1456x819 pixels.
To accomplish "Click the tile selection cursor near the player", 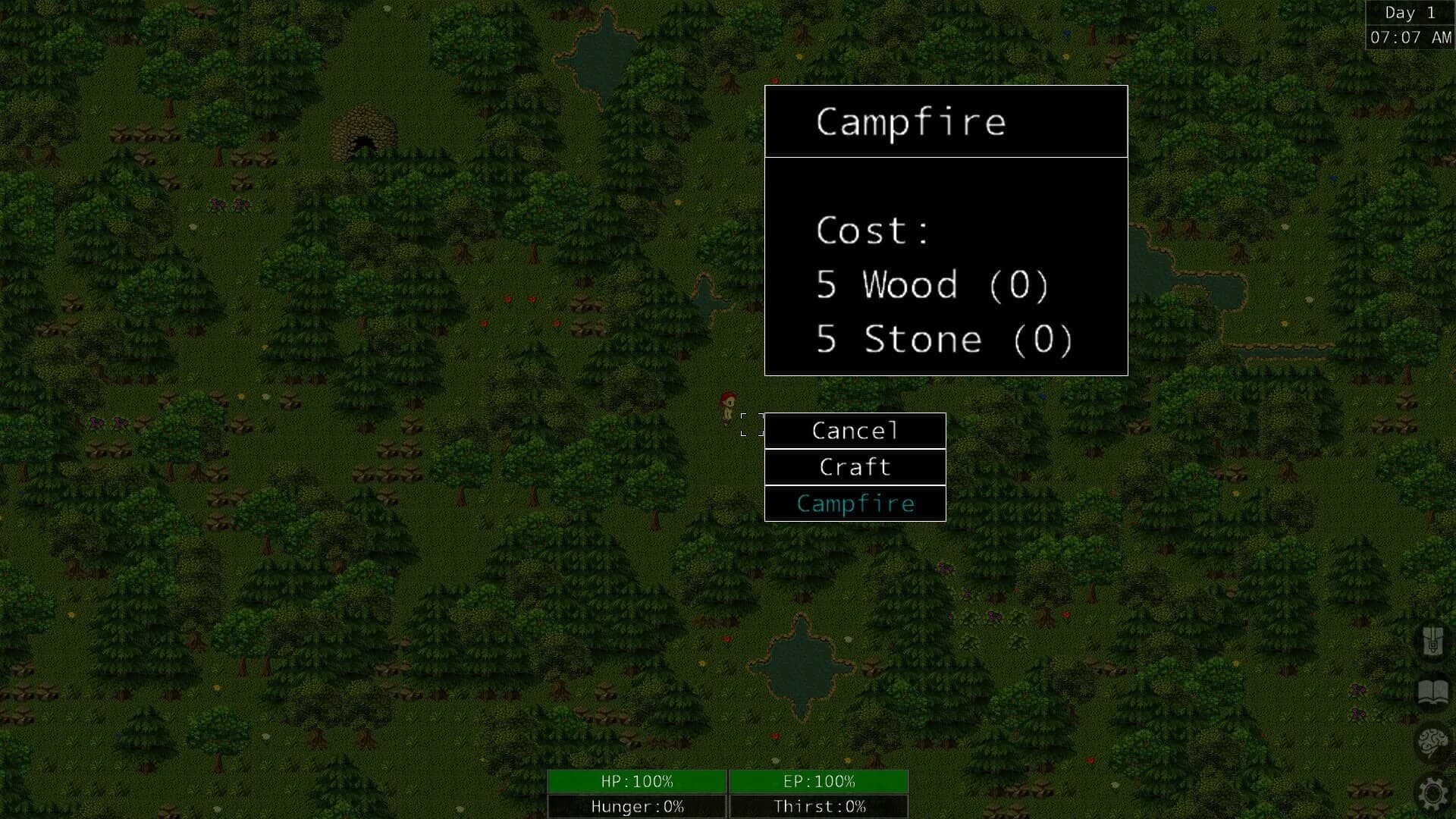I will 752,425.
